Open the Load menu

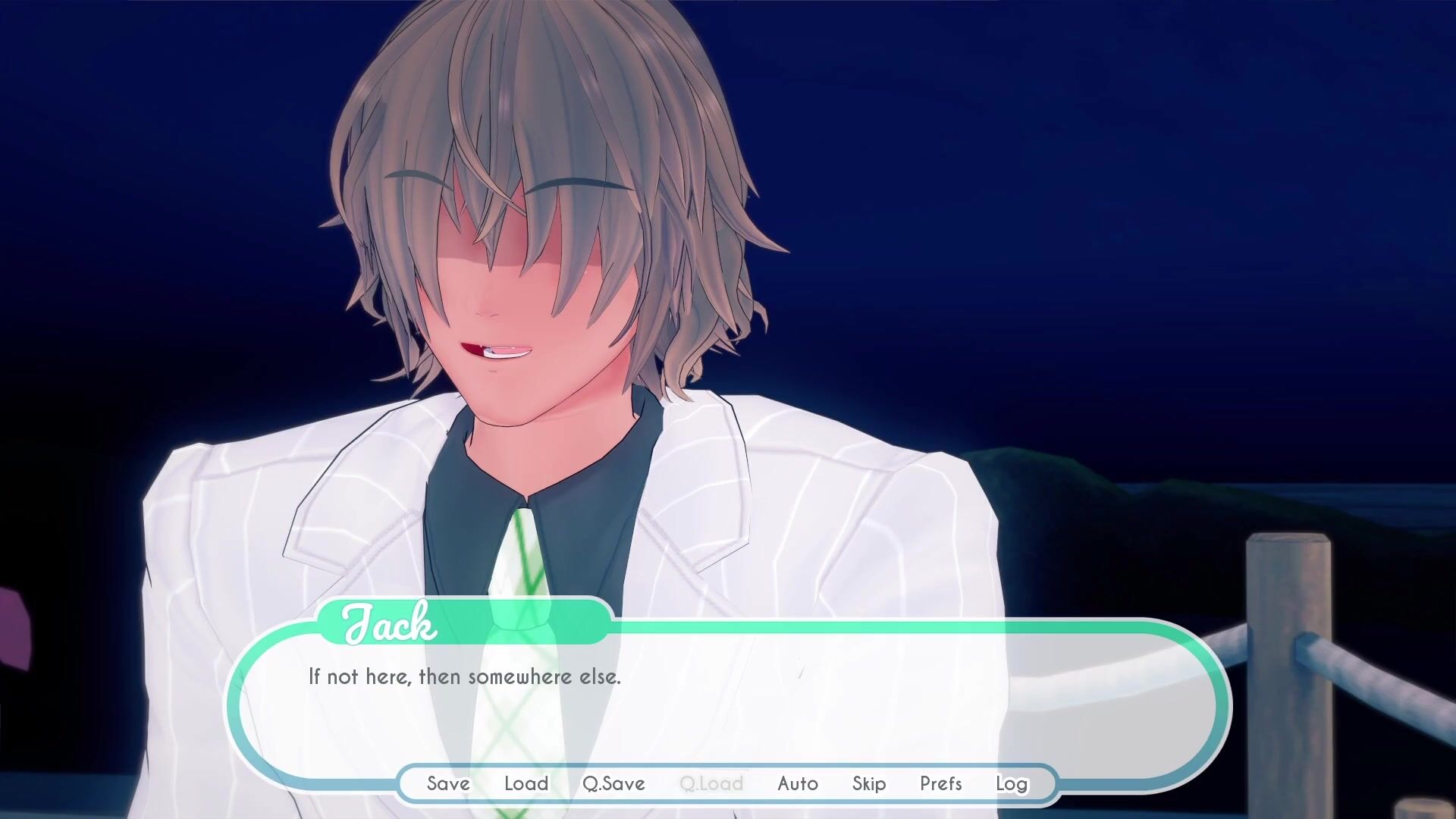526,783
